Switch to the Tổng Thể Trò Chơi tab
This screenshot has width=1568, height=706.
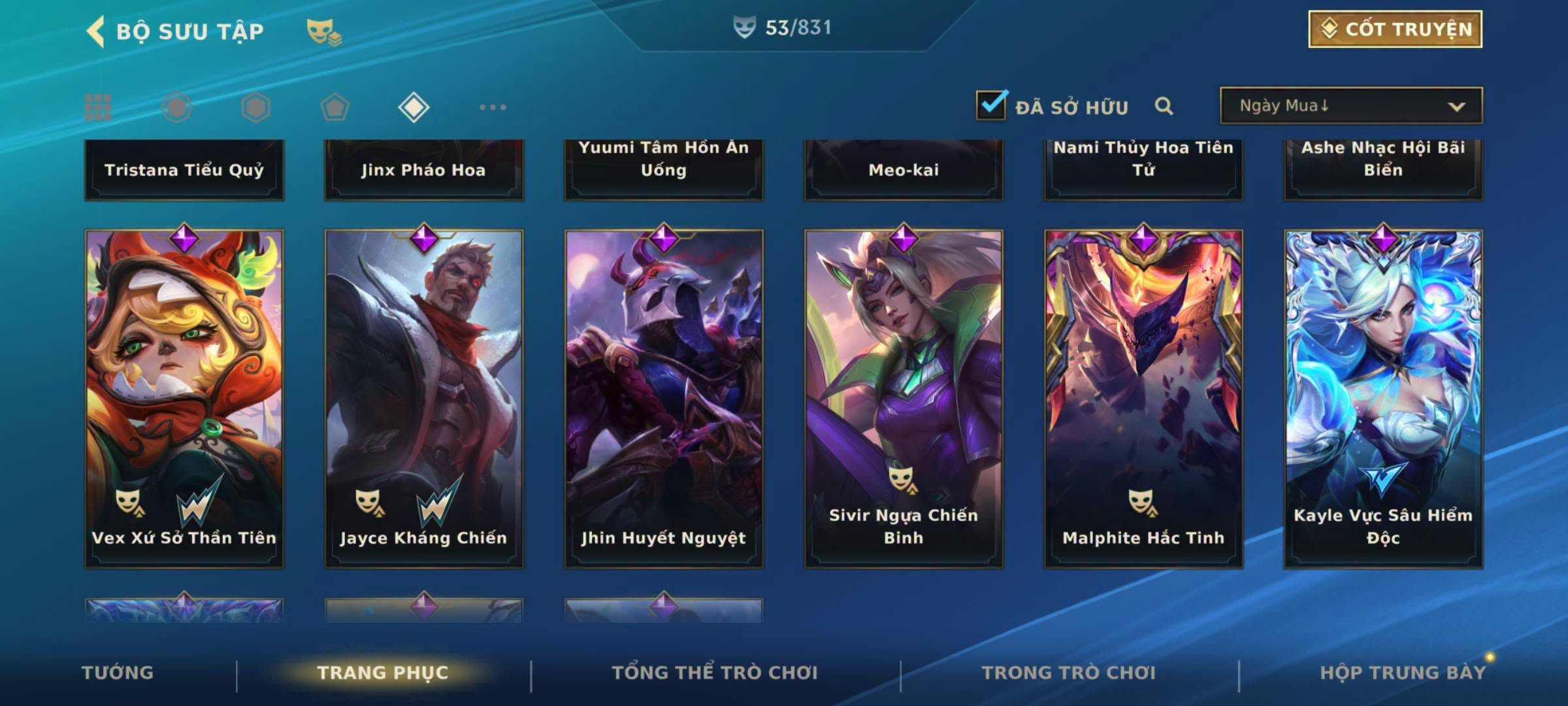(715, 673)
